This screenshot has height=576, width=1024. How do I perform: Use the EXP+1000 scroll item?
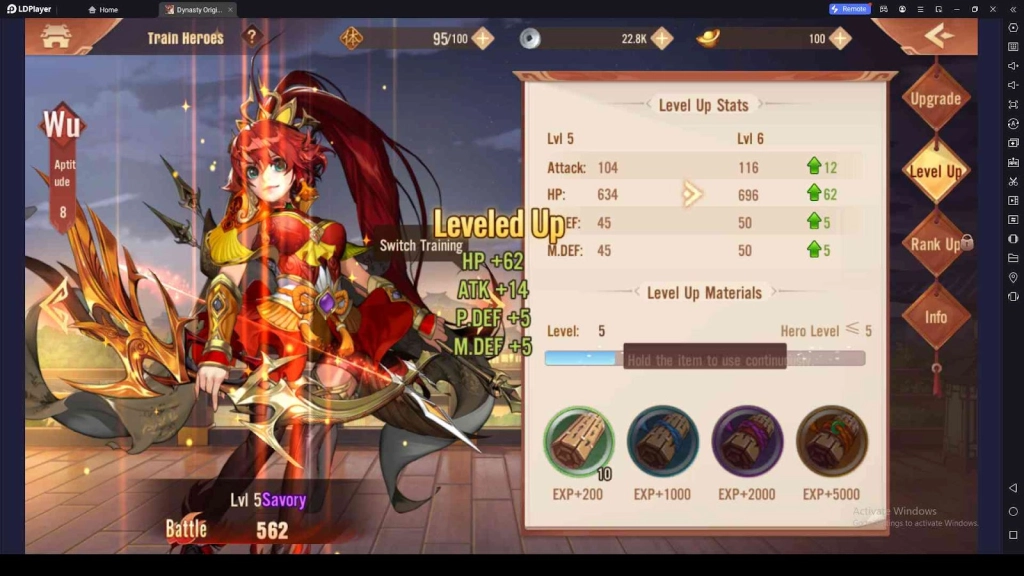[x=662, y=442]
